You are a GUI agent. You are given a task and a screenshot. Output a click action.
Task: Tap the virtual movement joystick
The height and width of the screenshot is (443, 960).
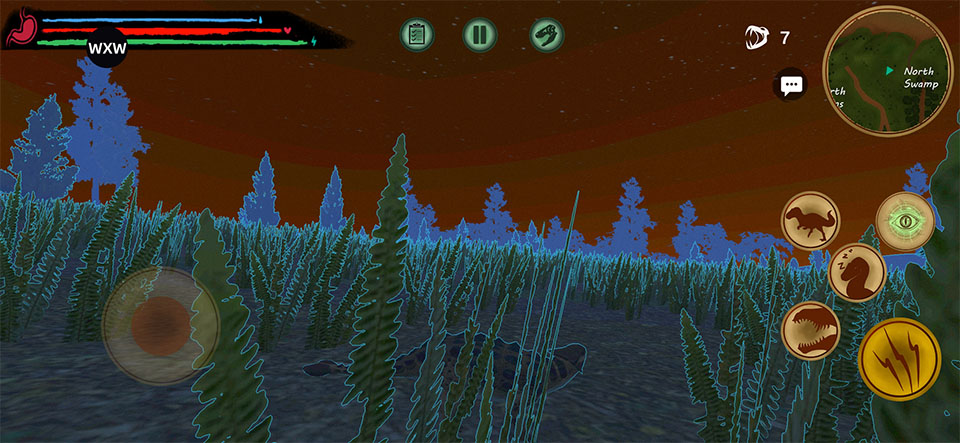tap(160, 324)
